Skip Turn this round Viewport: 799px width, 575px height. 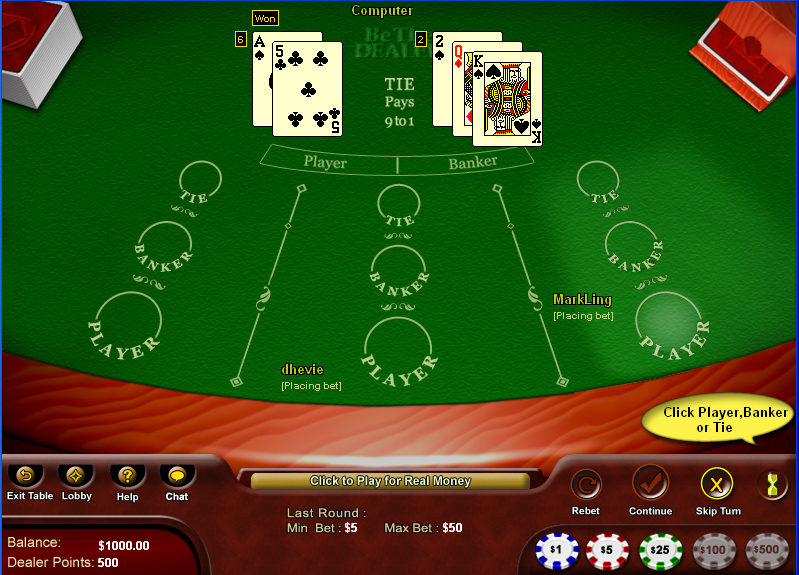(717, 485)
